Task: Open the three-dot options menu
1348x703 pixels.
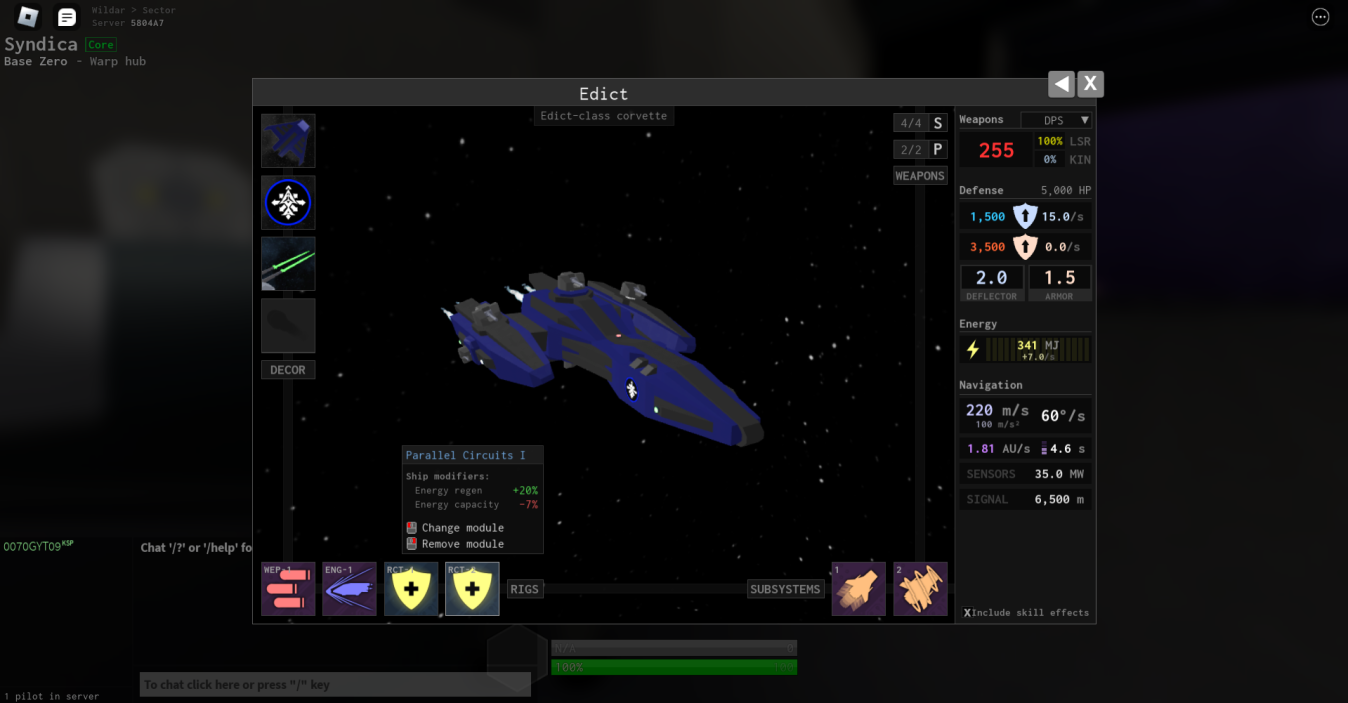Action: tap(1320, 17)
